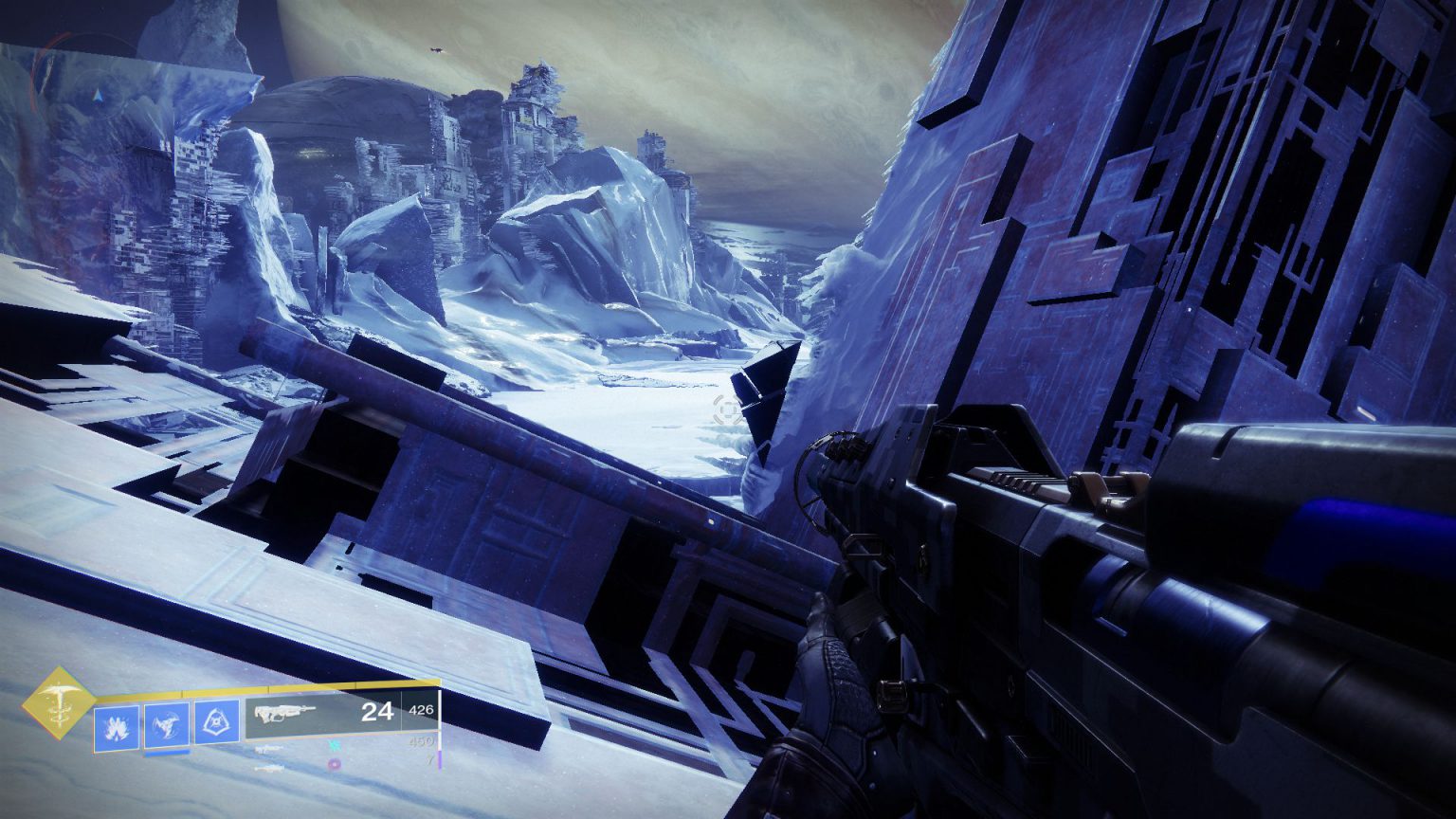Select the teal special ammo icon
Viewport: 1456px width, 819px height.
pyautogui.click(x=335, y=747)
